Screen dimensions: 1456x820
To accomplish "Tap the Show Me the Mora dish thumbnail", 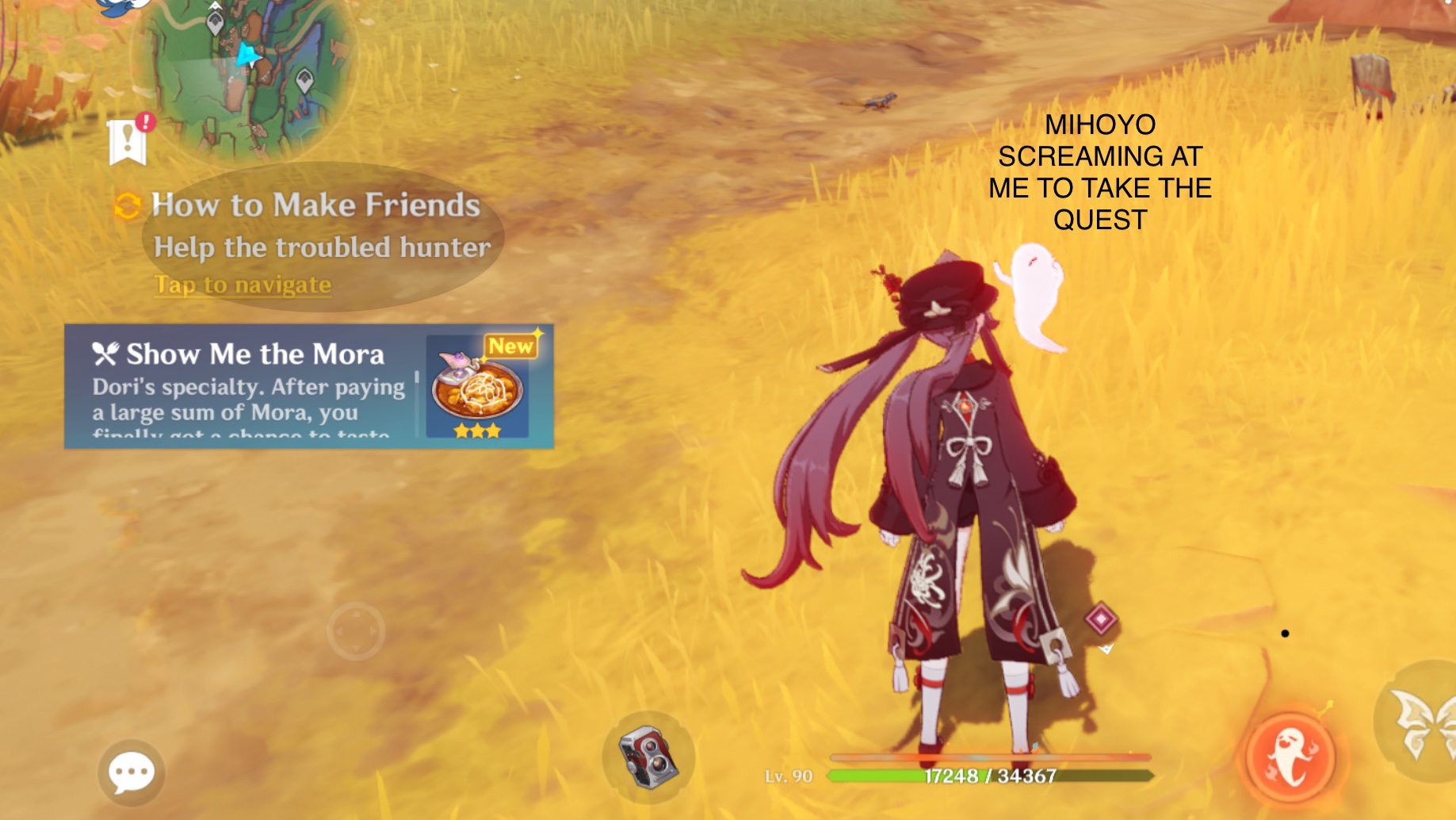I will tap(473, 391).
